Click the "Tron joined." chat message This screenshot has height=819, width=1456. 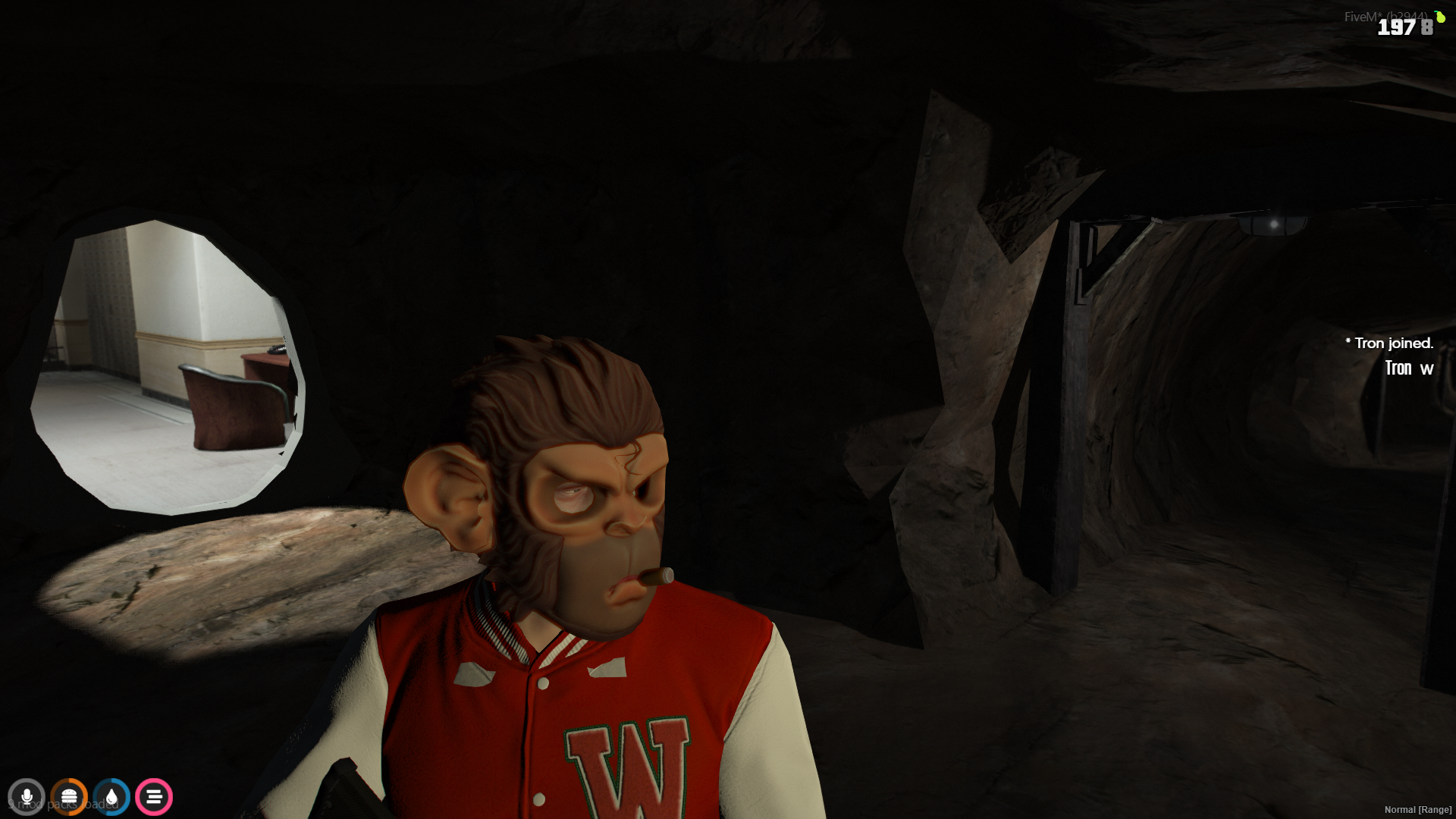(x=1389, y=344)
